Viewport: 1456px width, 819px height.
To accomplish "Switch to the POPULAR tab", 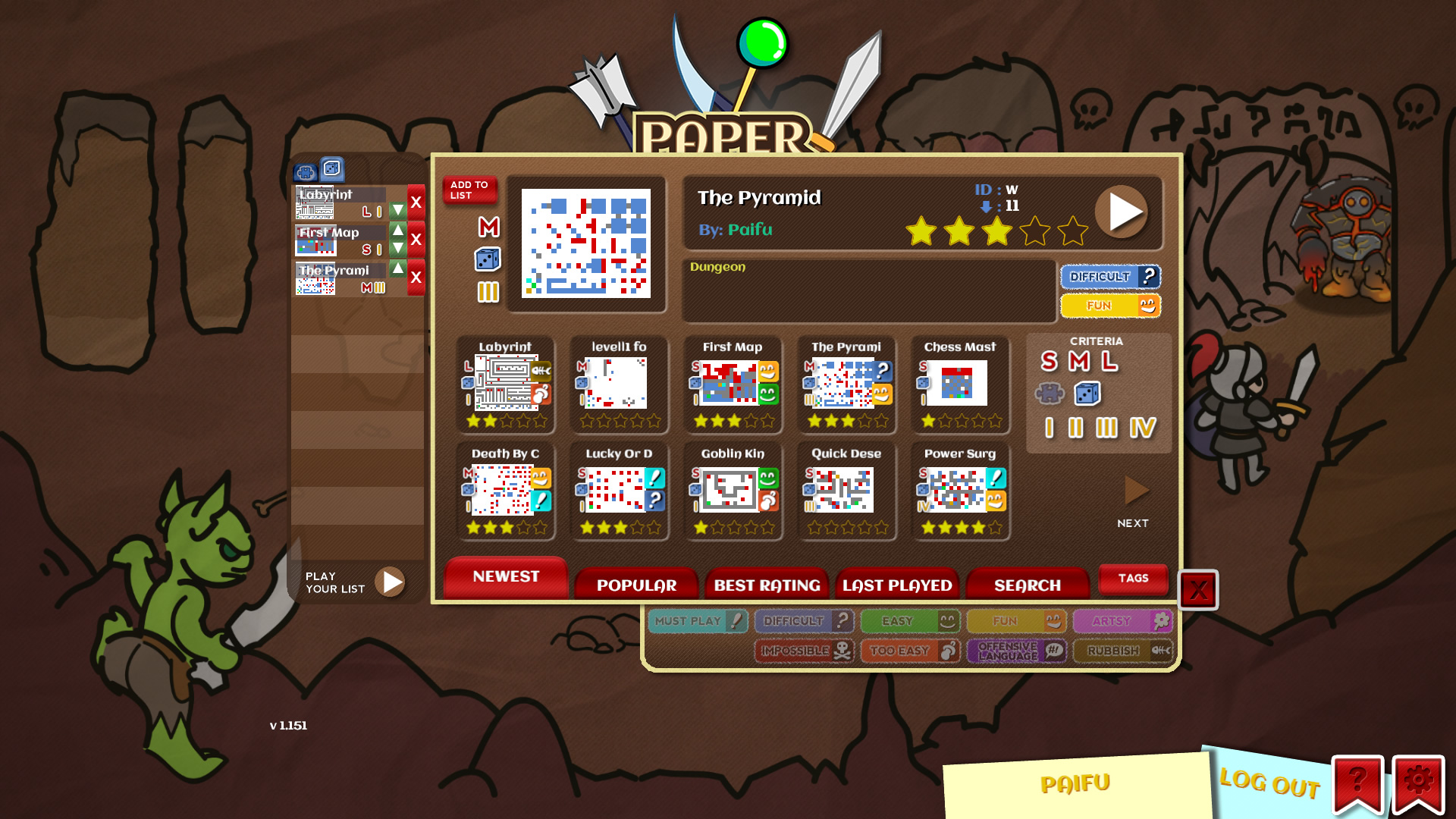I will click(x=636, y=585).
